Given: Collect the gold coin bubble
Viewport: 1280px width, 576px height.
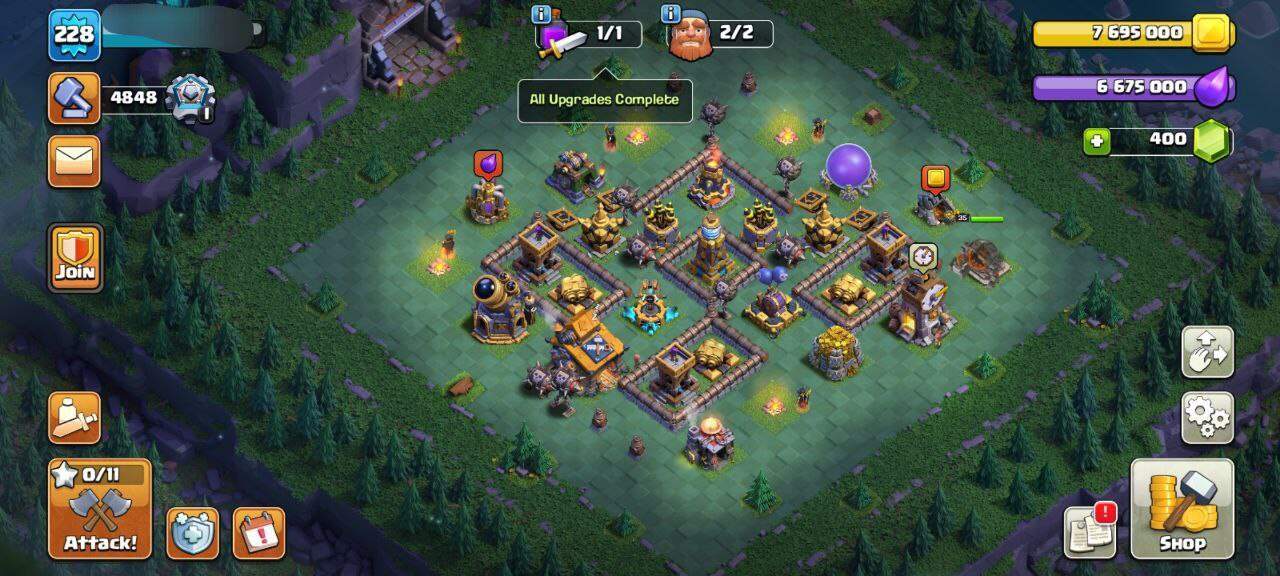Looking at the screenshot, I should (935, 179).
